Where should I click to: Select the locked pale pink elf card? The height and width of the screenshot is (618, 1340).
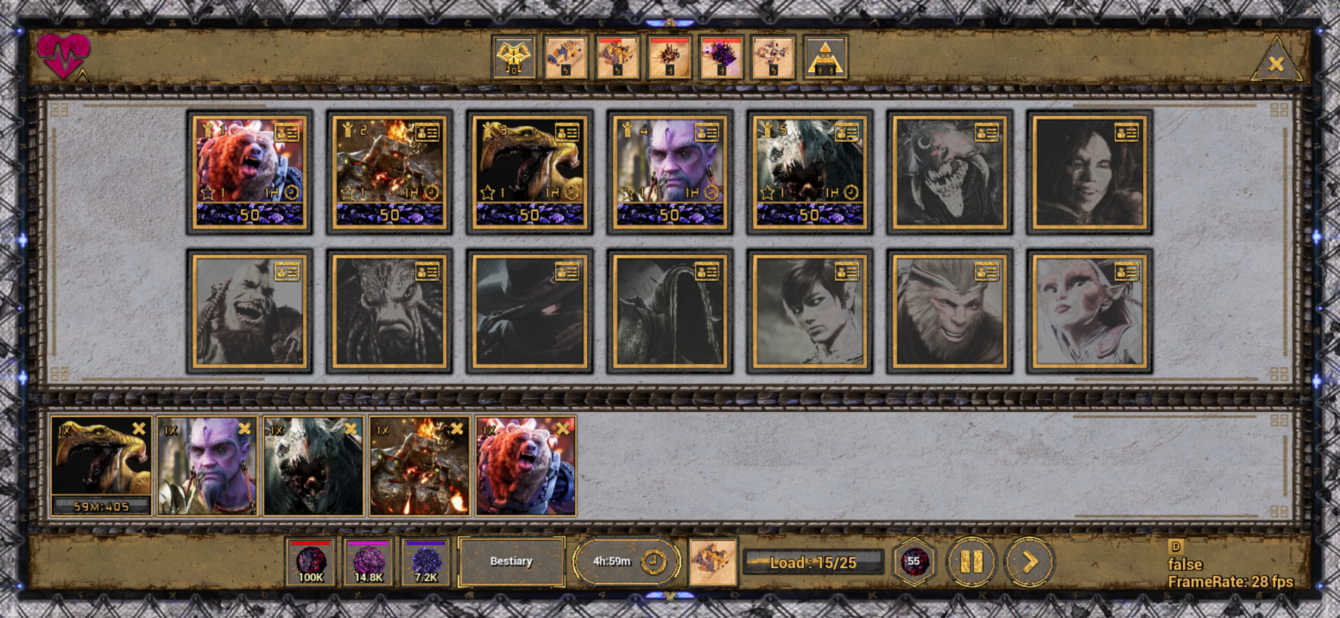pos(1089,311)
